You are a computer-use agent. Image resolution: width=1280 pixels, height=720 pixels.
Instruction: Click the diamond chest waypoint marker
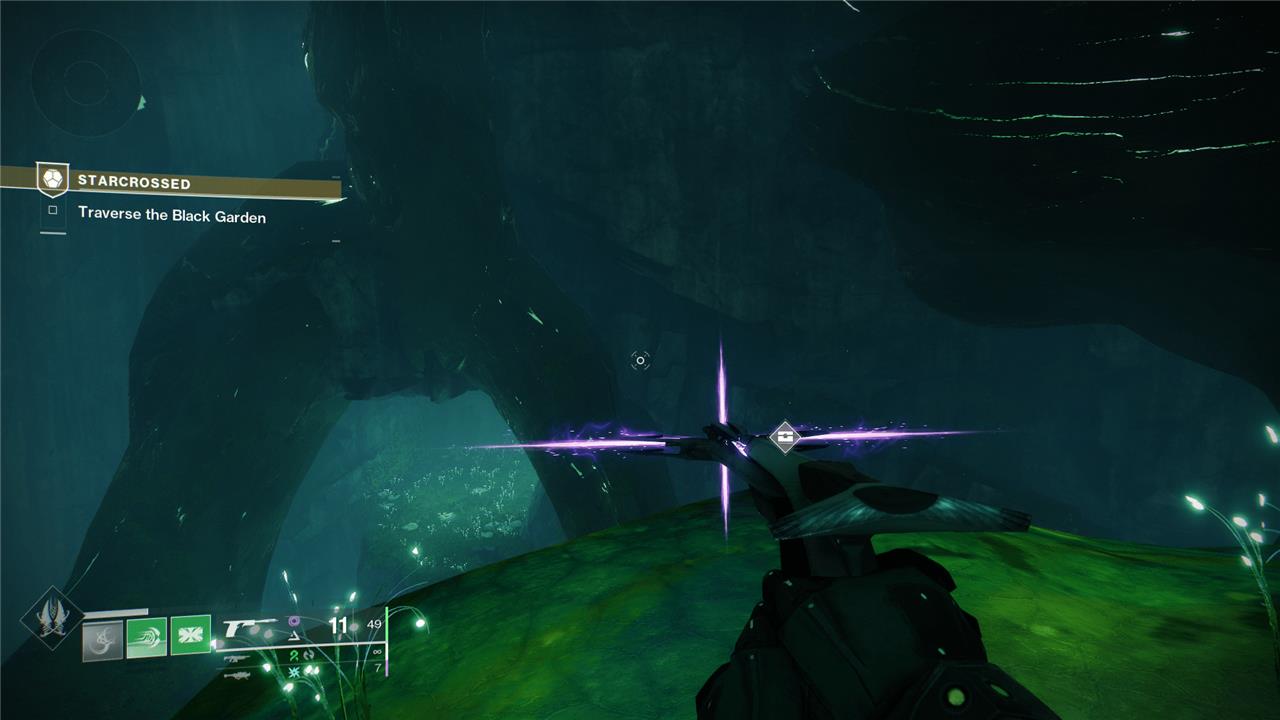(x=786, y=436)
